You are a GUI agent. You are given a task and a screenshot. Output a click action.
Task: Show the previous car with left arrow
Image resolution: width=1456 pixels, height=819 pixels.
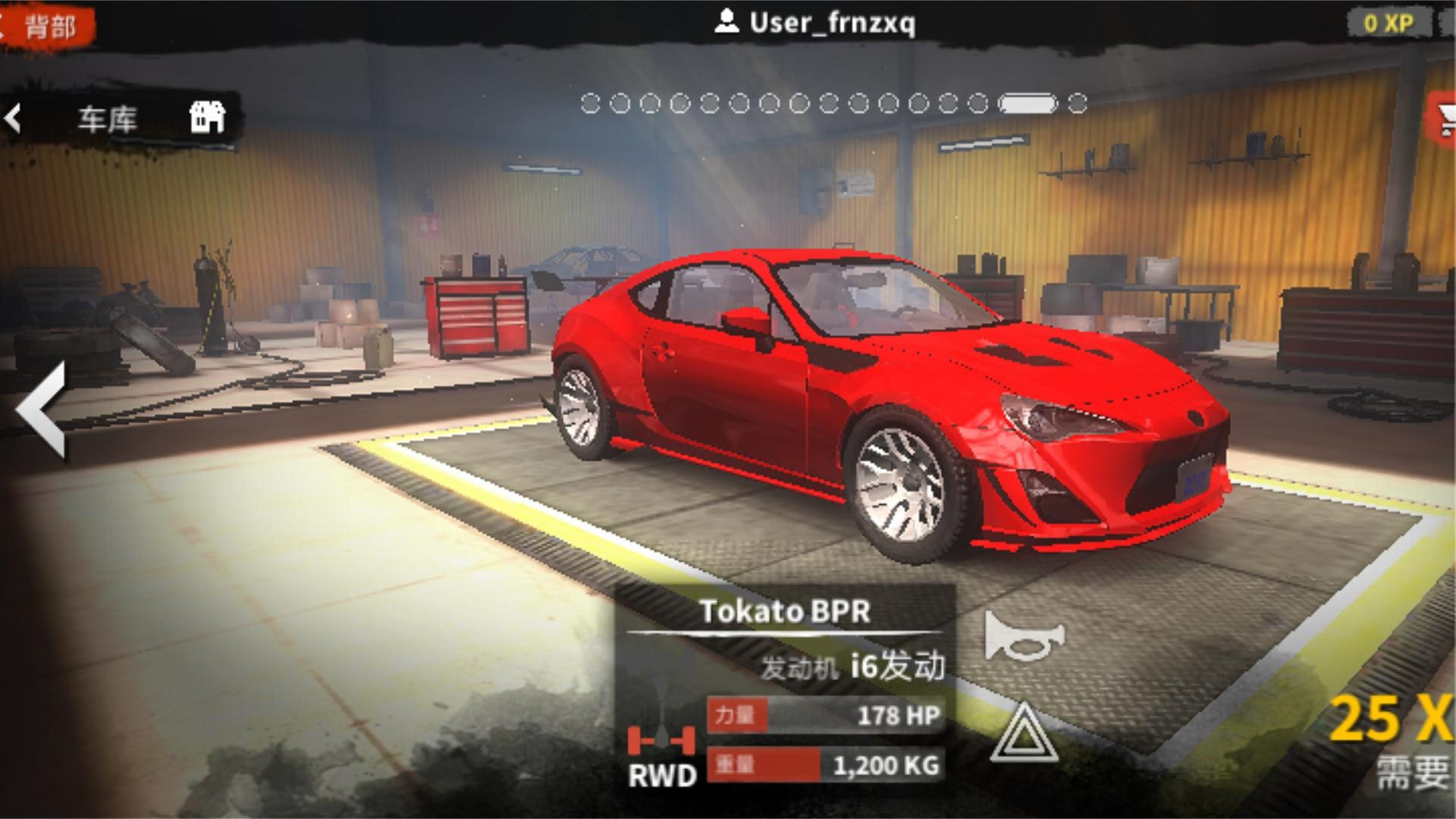(x=42, y=410)
